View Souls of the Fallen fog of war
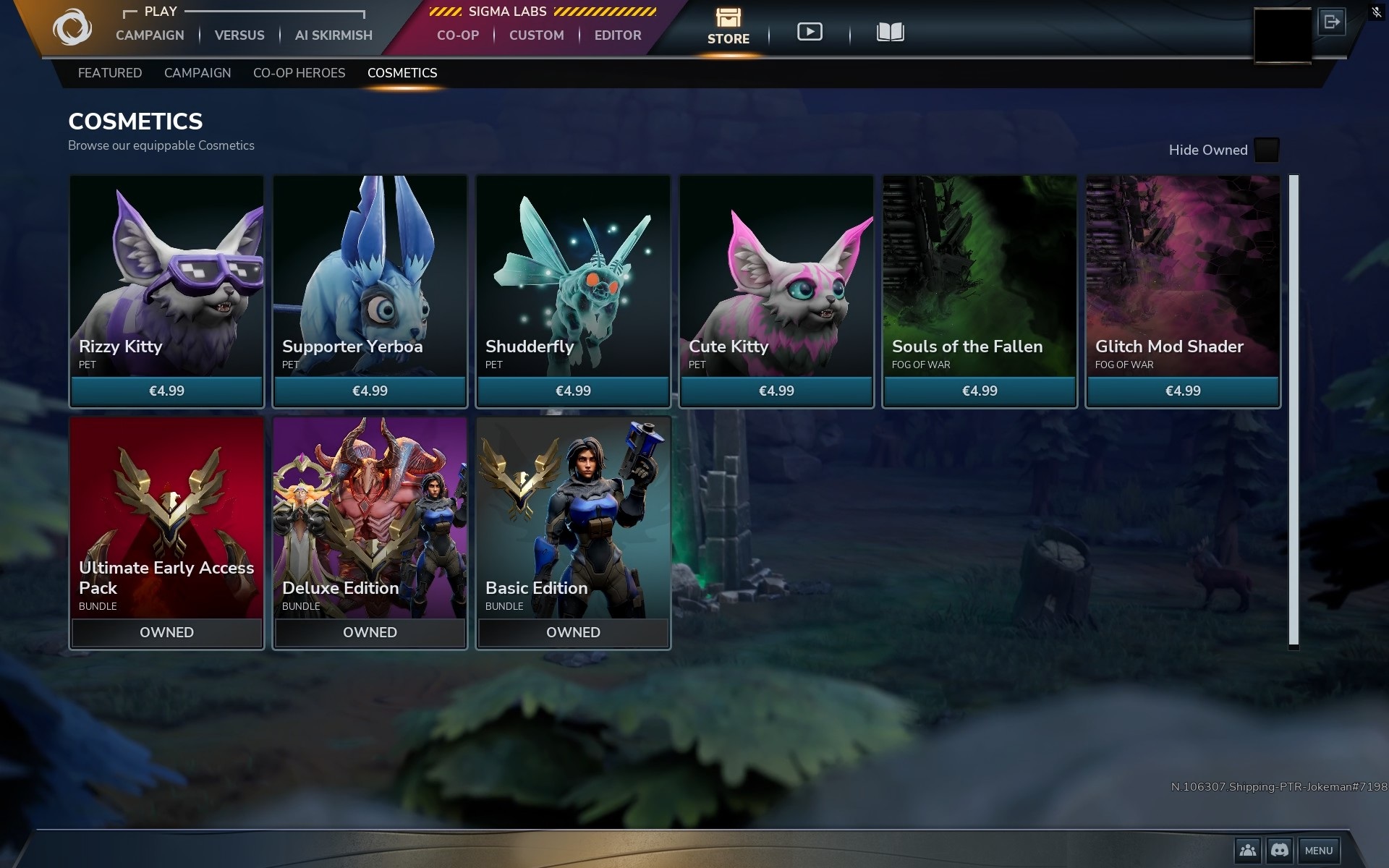This screenshot has height=868, width=1389. [980, 289]
